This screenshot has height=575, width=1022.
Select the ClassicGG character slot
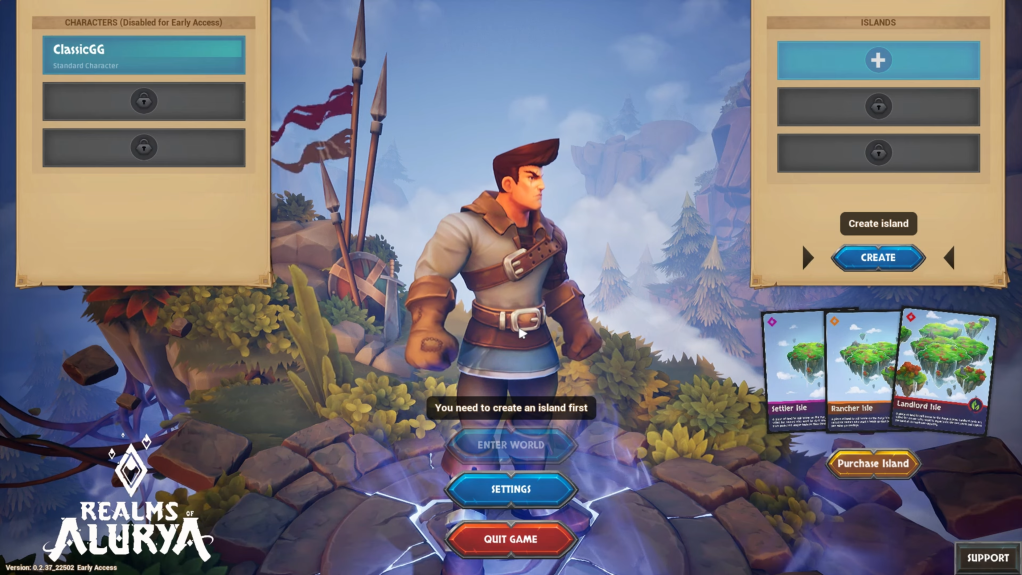(143, 55)
